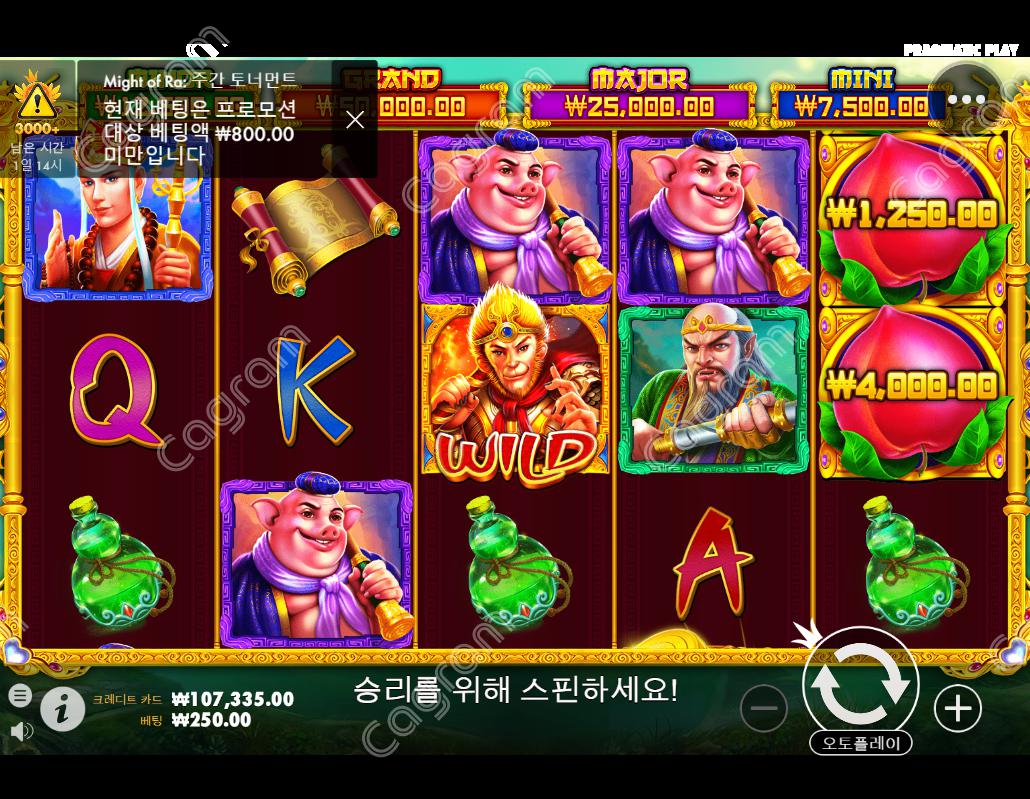Image resolution: width=1030 pixels, height=799 pixels.
Task: Open the game info paytable
Action: tap(62, 709)
